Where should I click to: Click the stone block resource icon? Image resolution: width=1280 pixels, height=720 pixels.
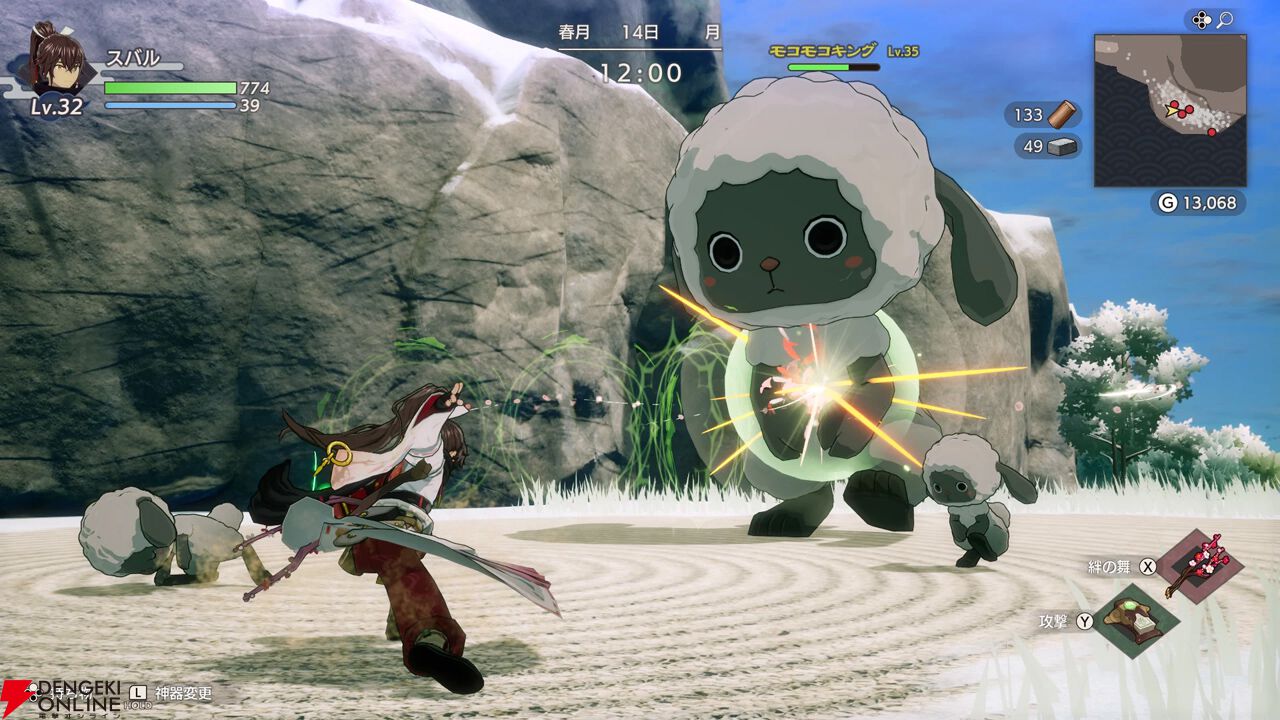(x=1062, y=147)
